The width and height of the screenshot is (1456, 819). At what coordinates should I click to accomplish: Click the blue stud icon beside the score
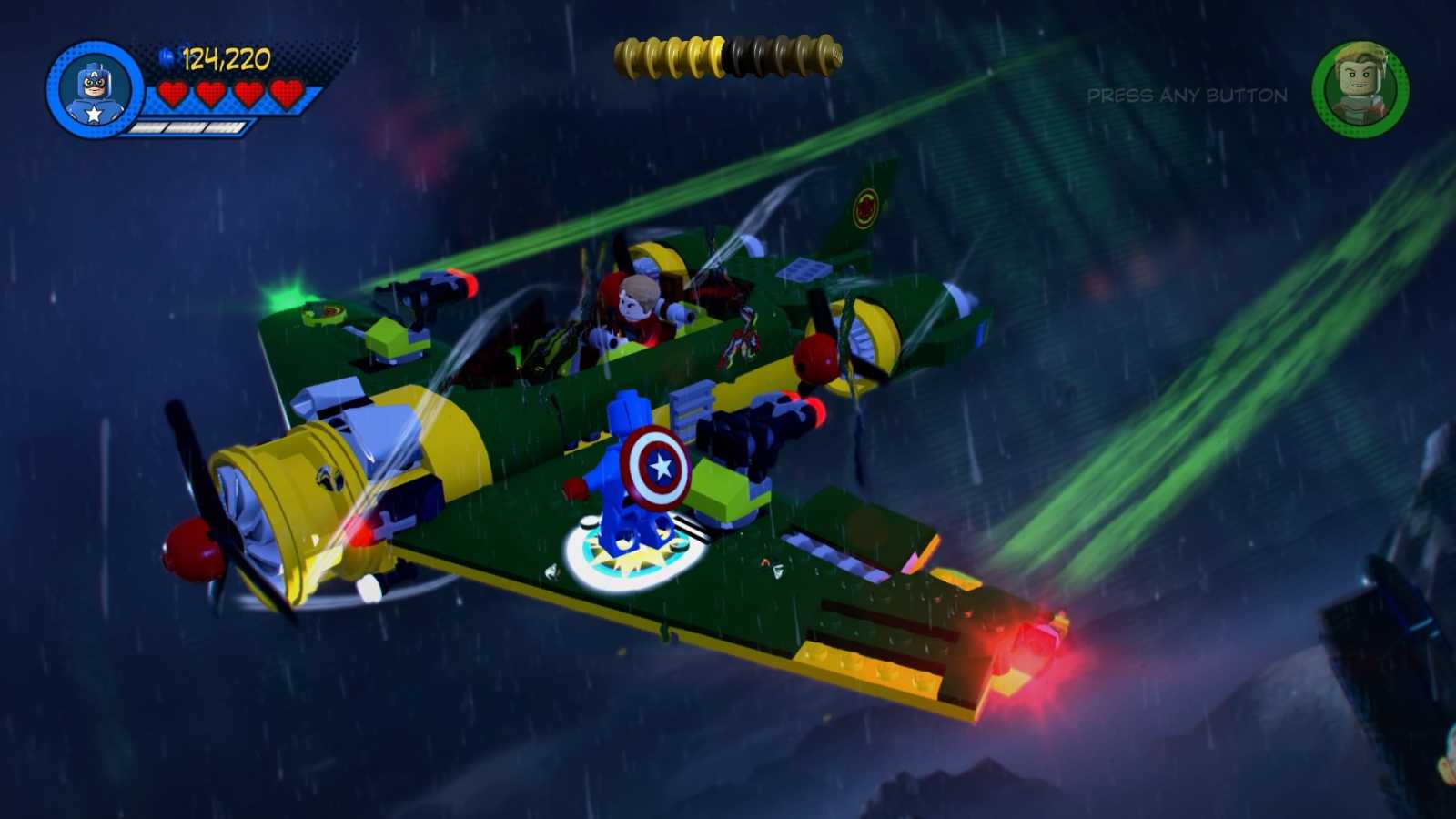[x=165, y=58]
